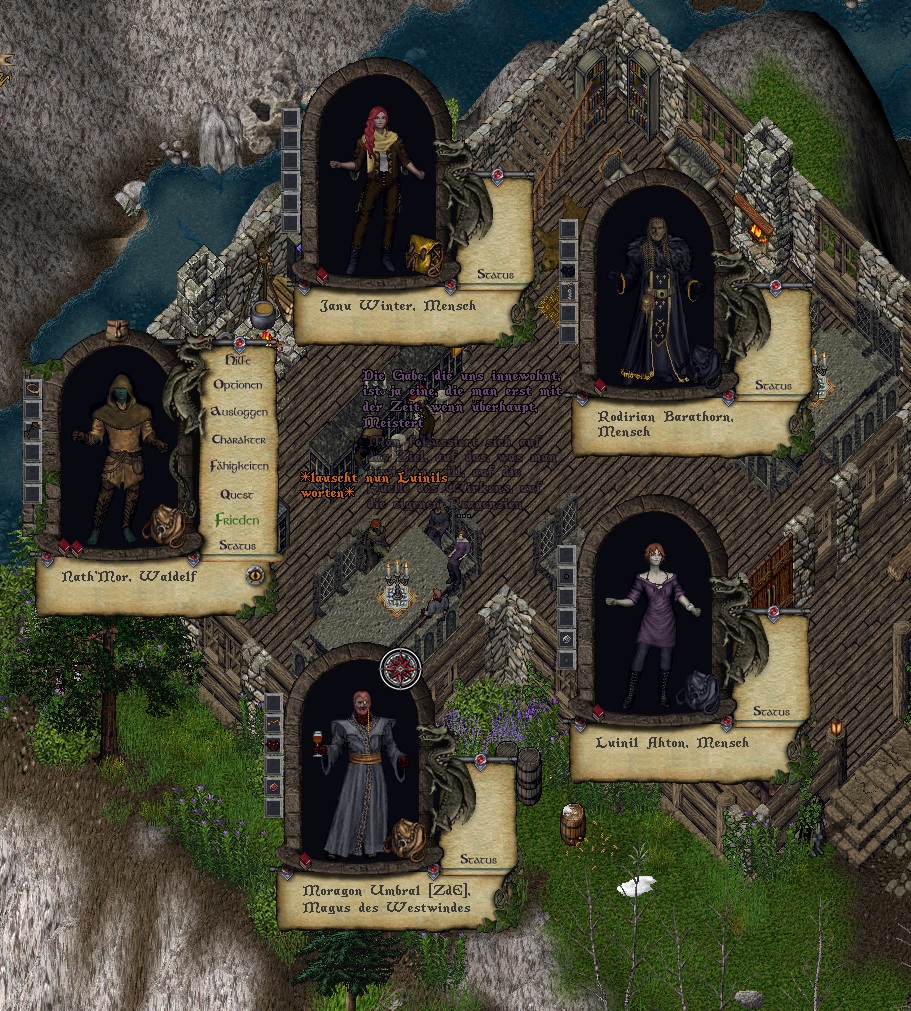Open the Optionen menu
This screenshot has width=911, height=1011.
pyautogui.click(x=238, y=386)
